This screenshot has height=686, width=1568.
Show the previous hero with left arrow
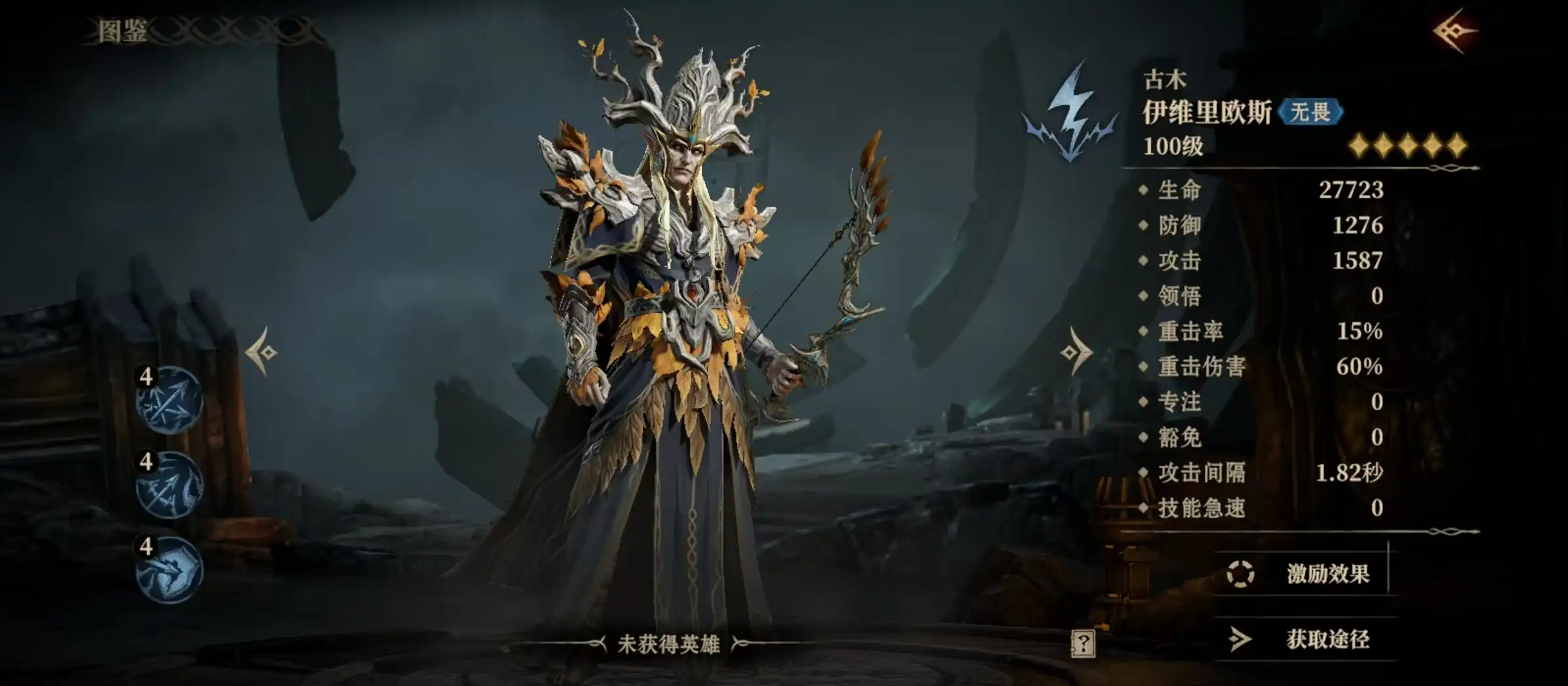(262, 352)
